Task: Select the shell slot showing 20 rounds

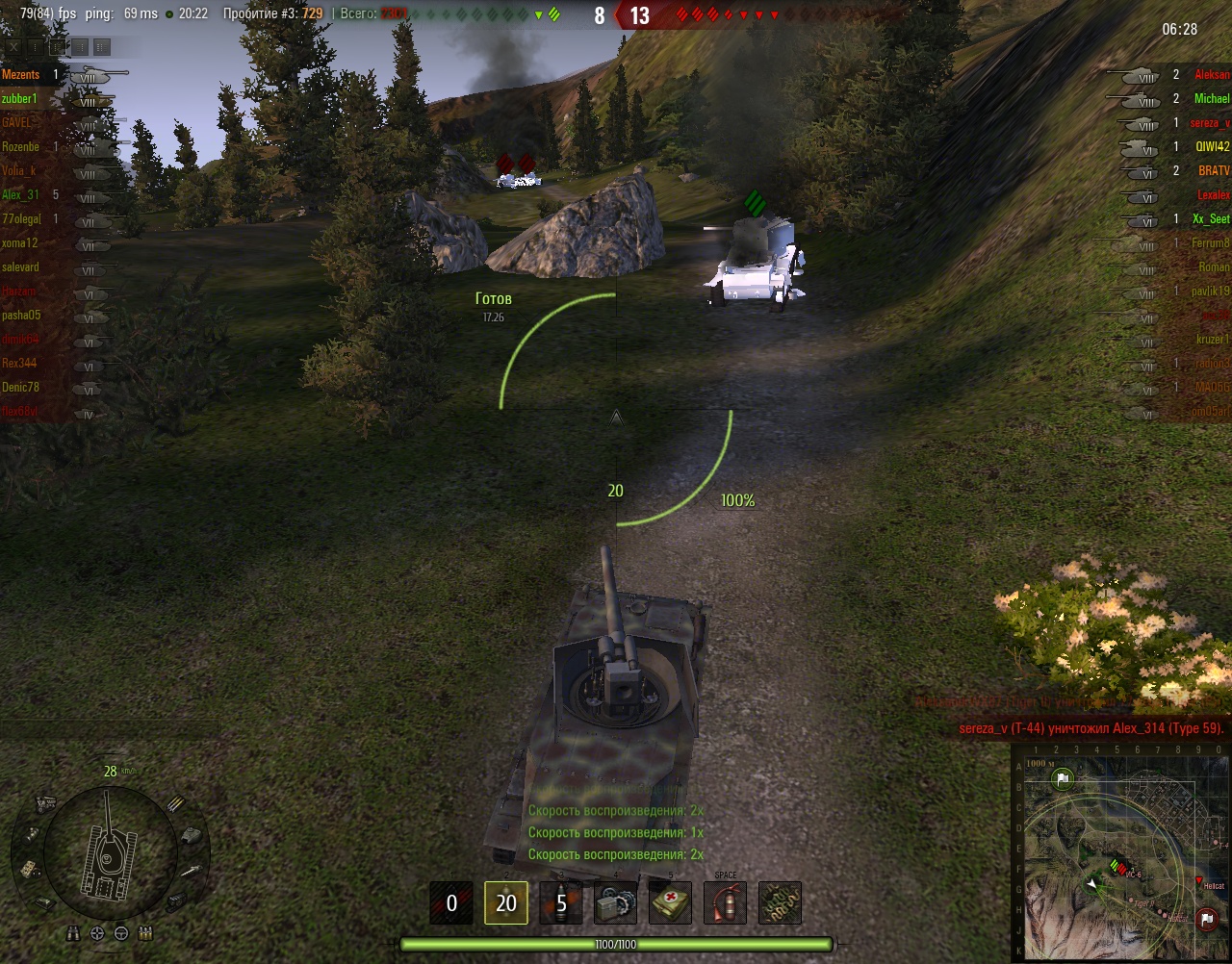Action: (506, 902)
